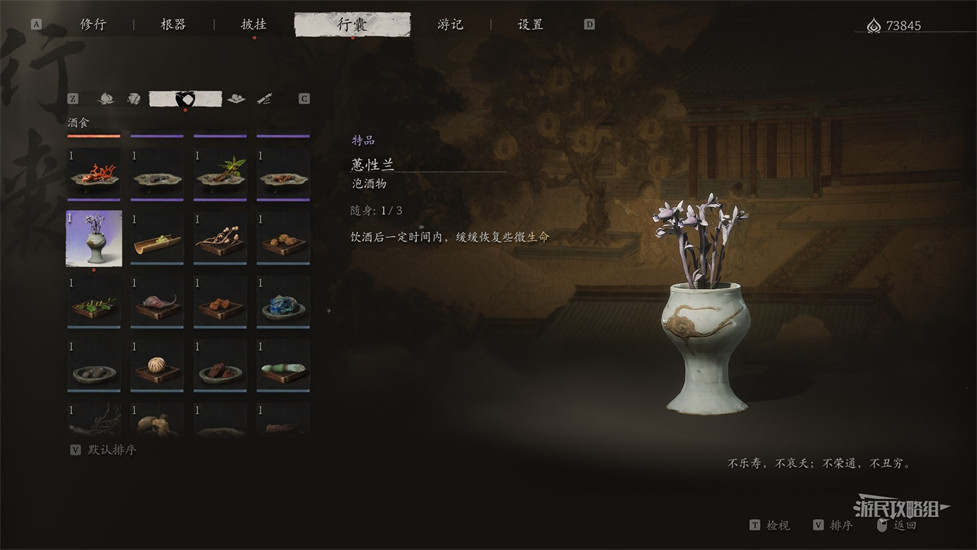Open the 修行 tab
The height and width of the screenshot is (550, 977).
(93, 24)
